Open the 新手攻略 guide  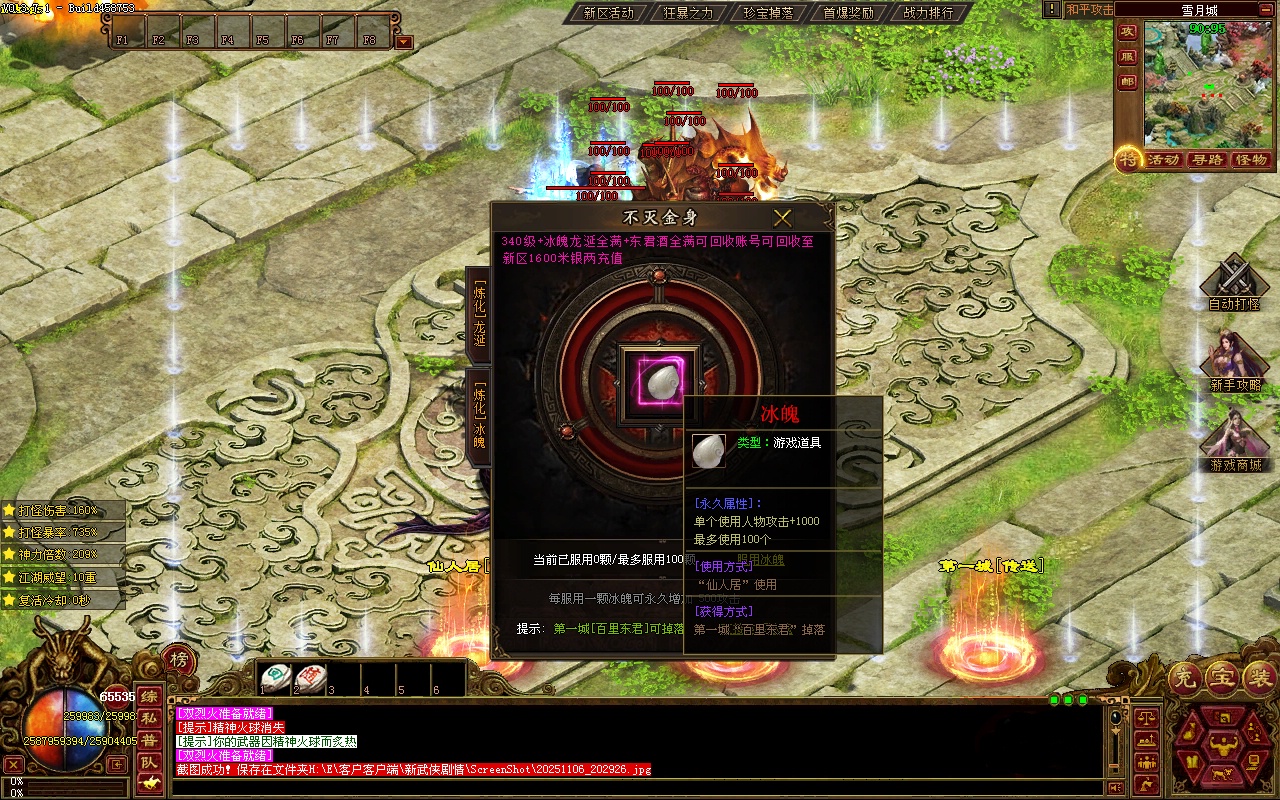[x=1235, y=362]
